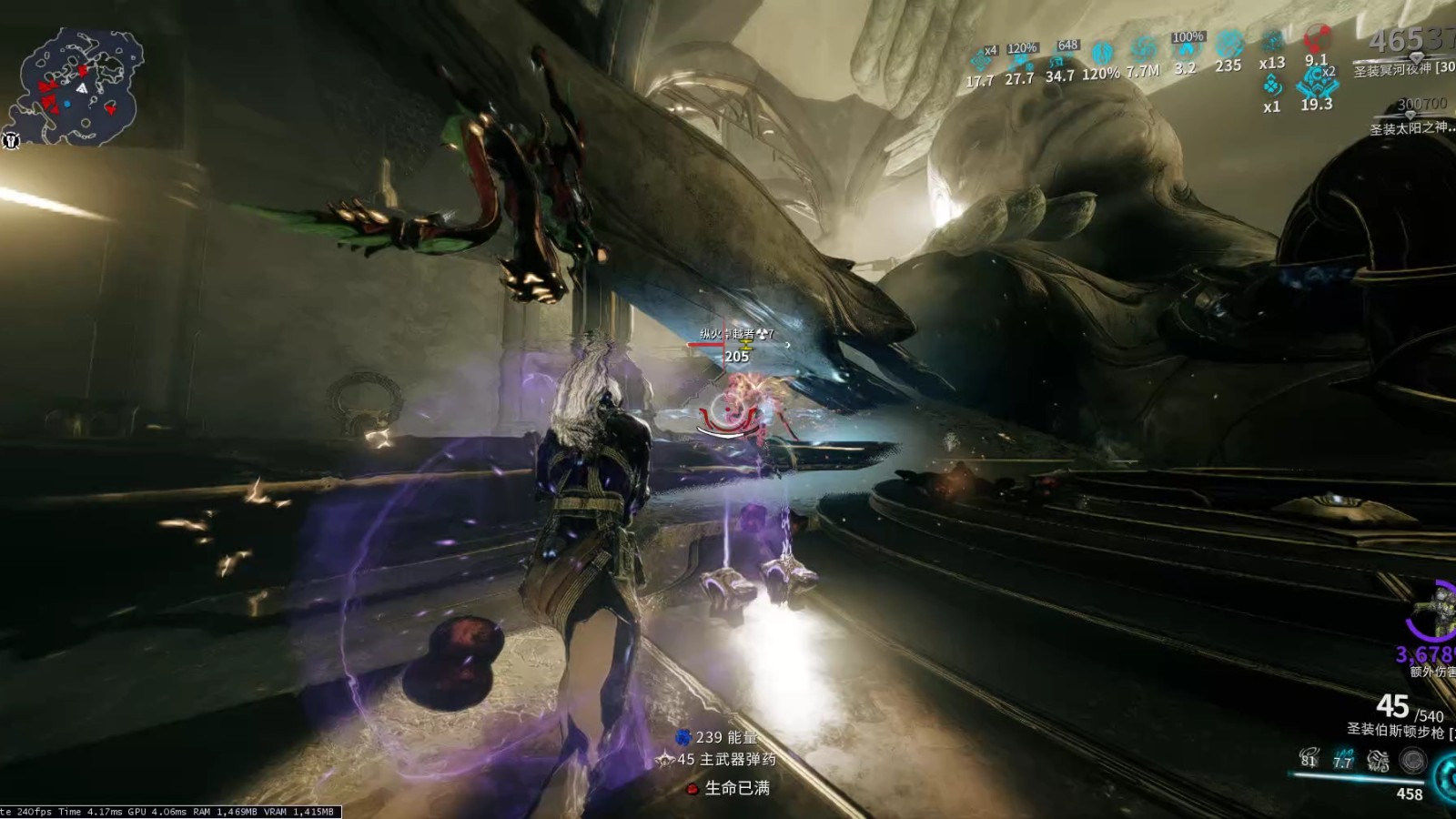1456x819 pixels.
Task: Click the swirl buff icon showing 7.7M
Action: (1143, 49)
